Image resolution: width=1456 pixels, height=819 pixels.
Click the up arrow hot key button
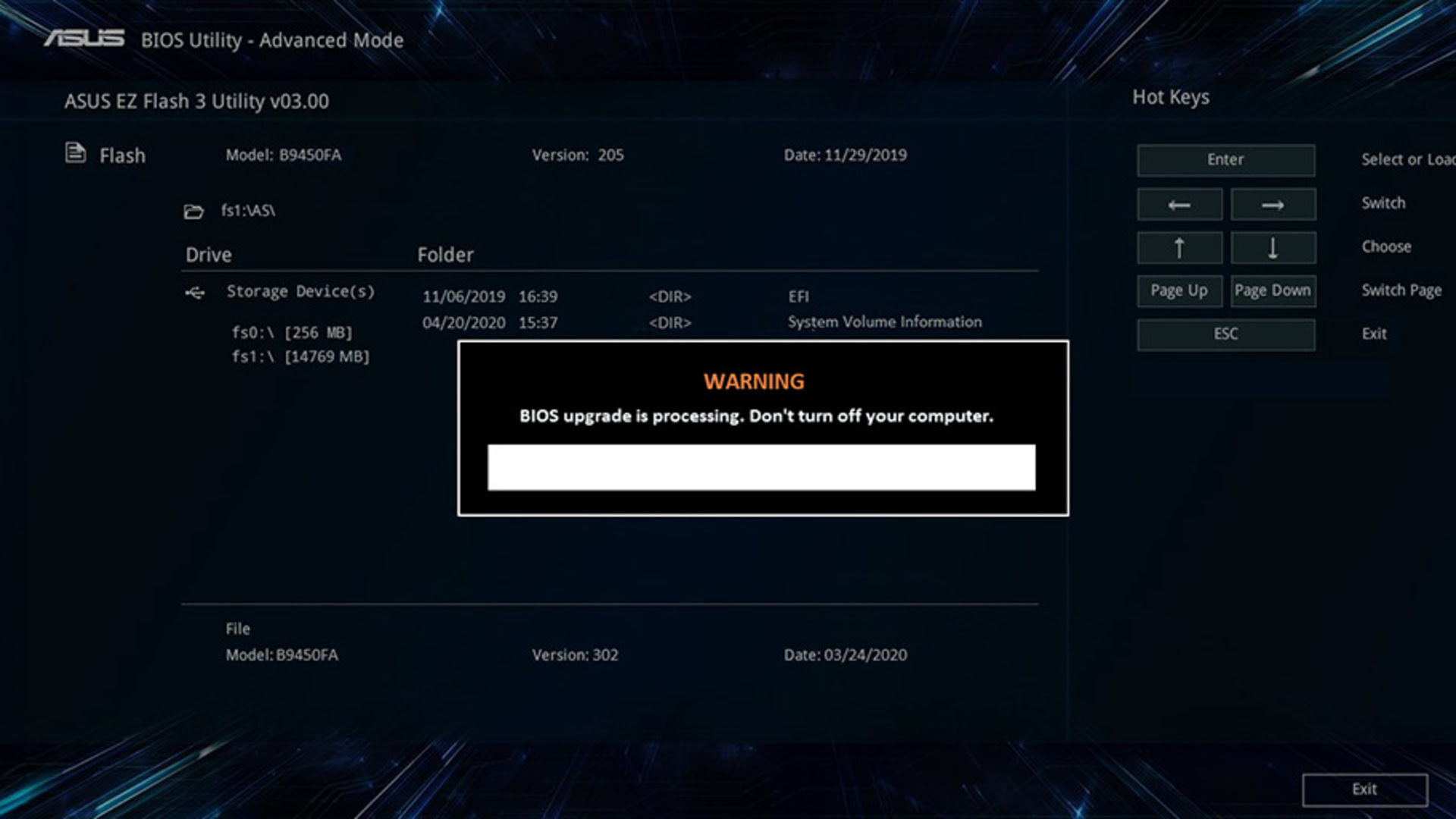point(1179,248)
